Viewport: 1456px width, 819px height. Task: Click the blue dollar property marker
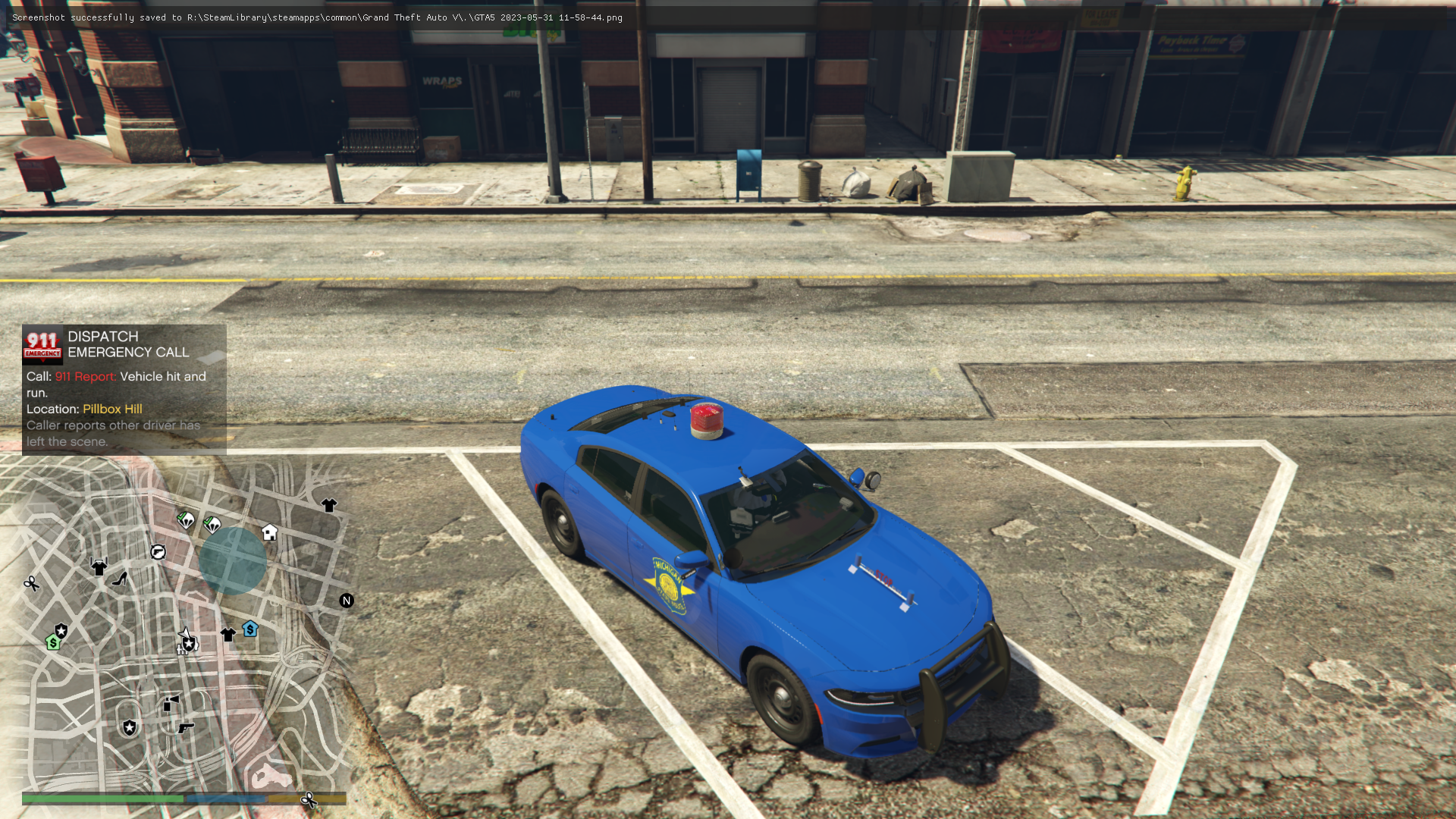click(x=250, y=629)
